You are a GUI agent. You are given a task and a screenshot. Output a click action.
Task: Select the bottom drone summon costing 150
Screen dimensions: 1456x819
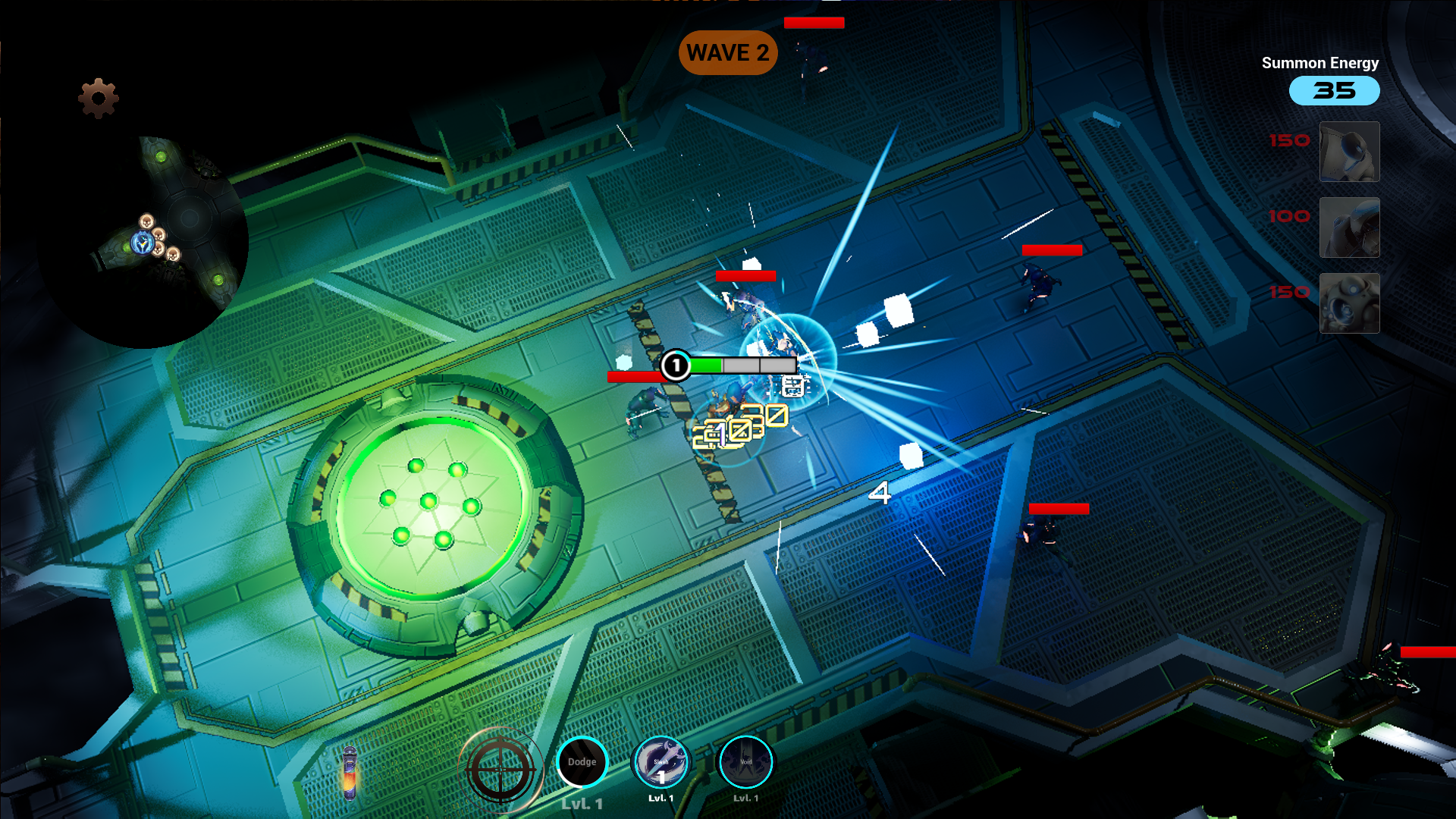1350,303
